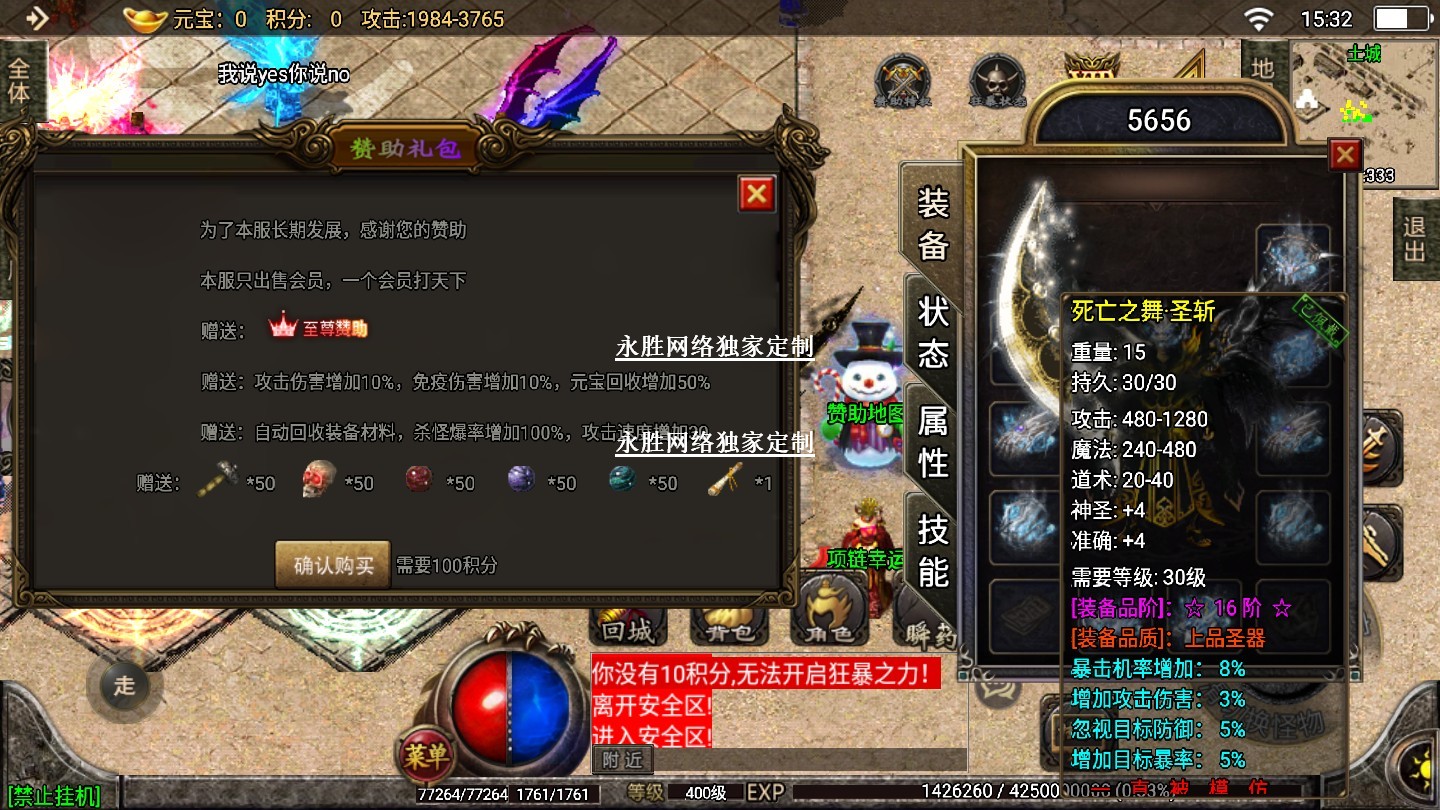1440x810 pixels.
Task: Close the 赞助礼包 sponsor pack dialog
Action: coord(757,194)
